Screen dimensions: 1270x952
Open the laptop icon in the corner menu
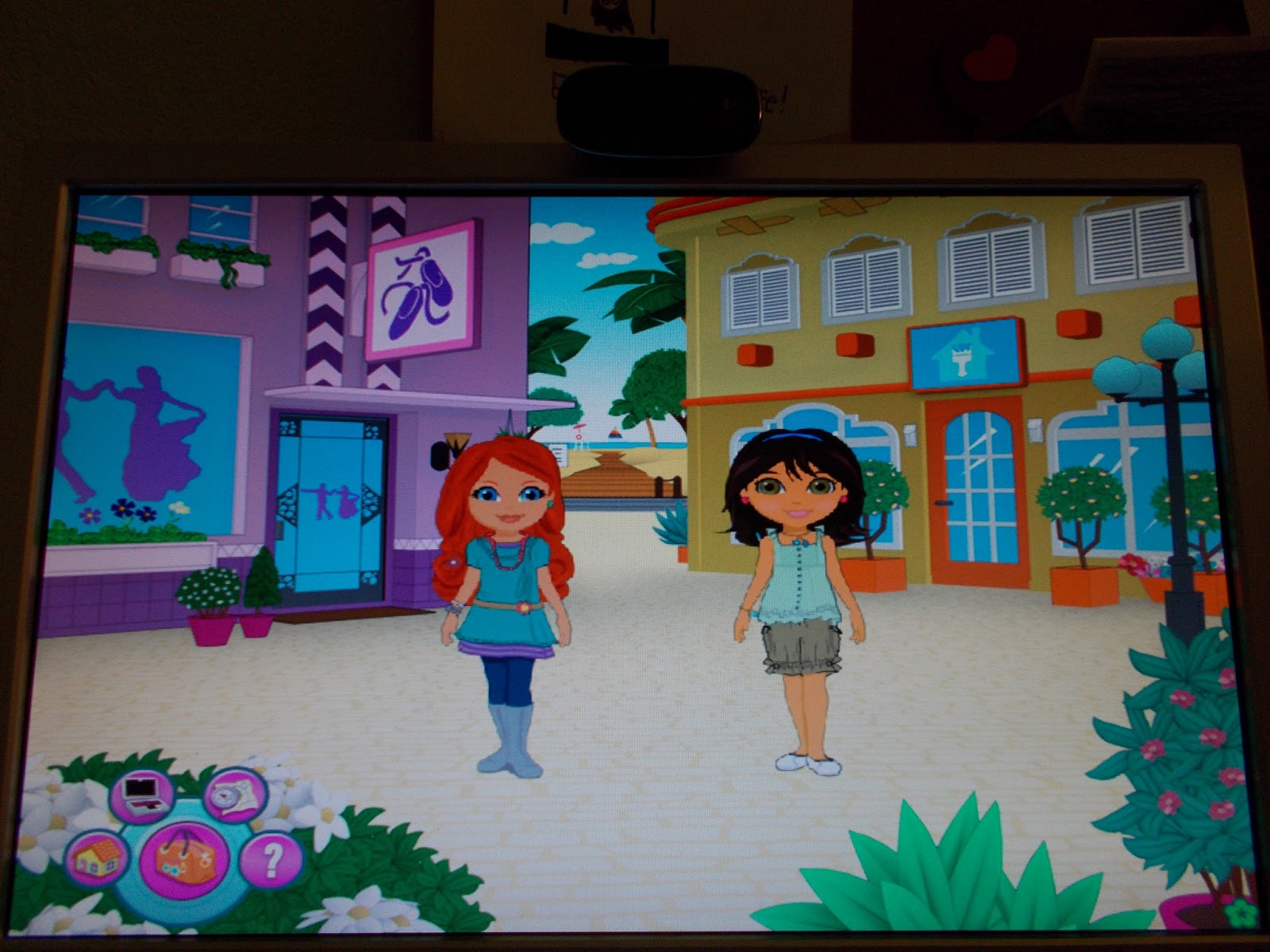pos(143,793)
